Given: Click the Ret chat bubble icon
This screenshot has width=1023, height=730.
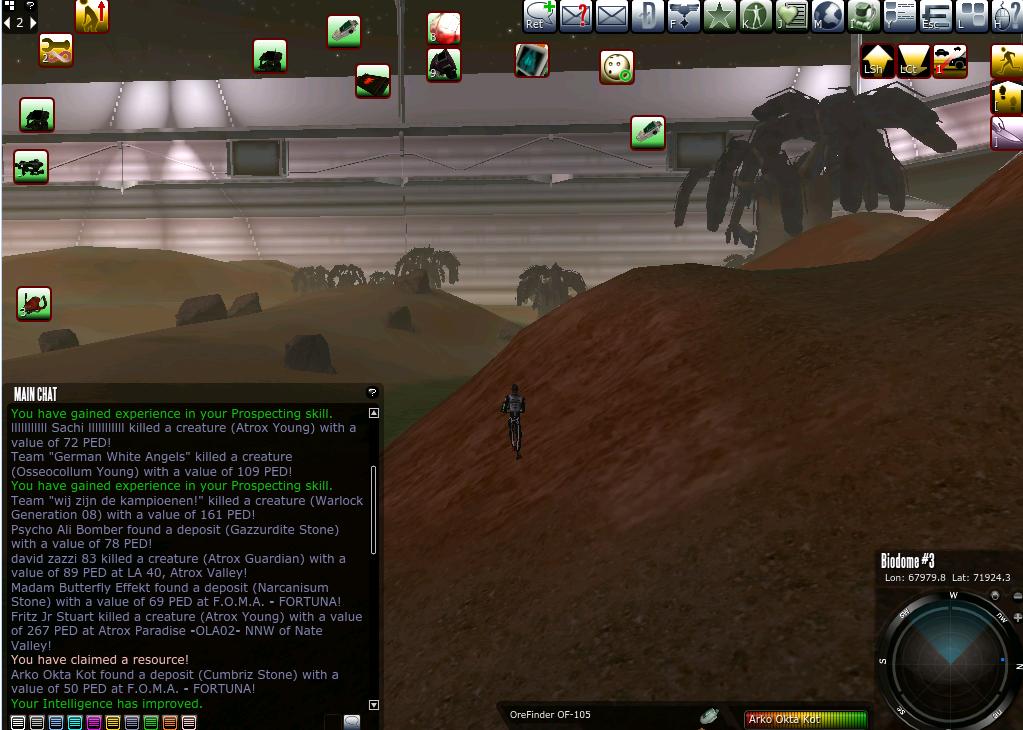Looking at the screenshot, I should coord(540,16).
